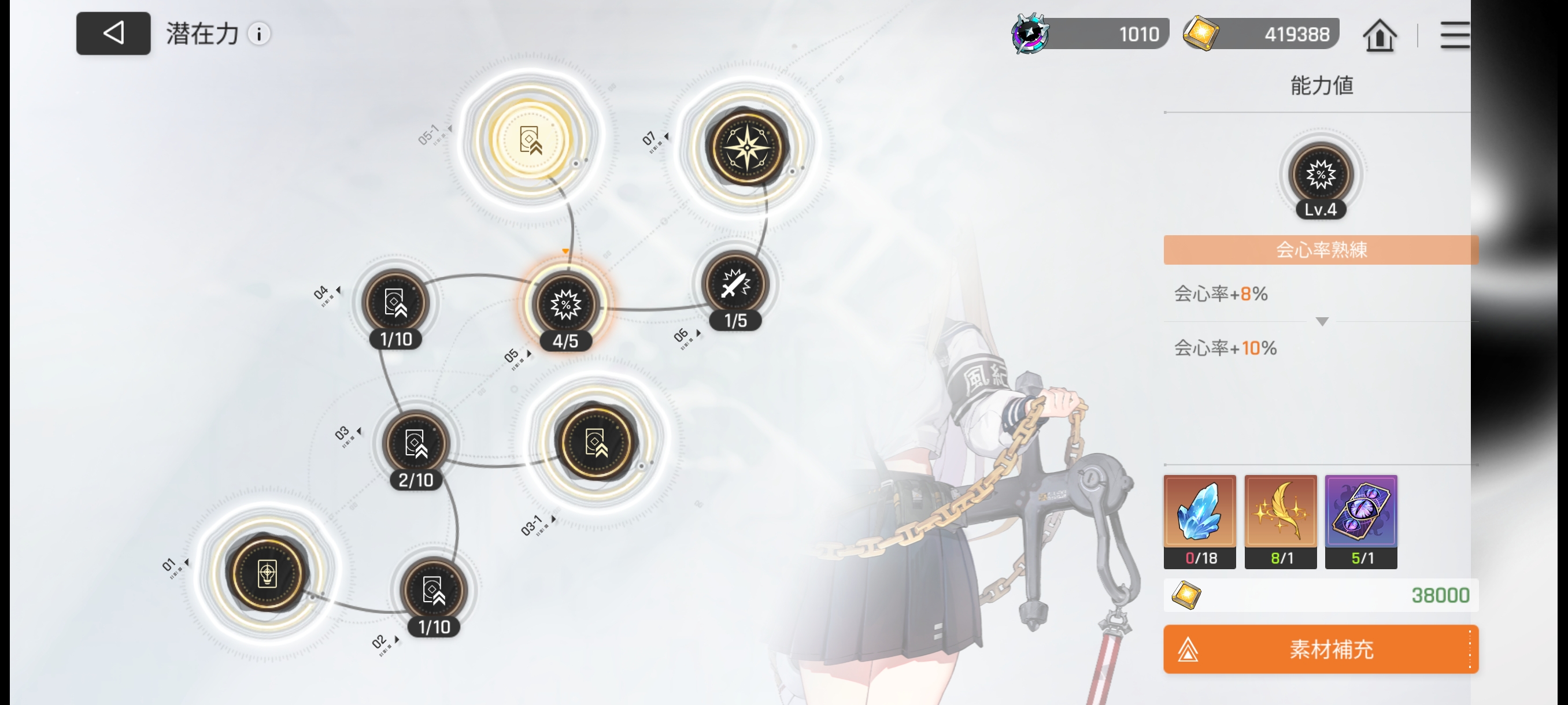
Task: Tap the purple gem currency counter
Action: coord(1090,34)
